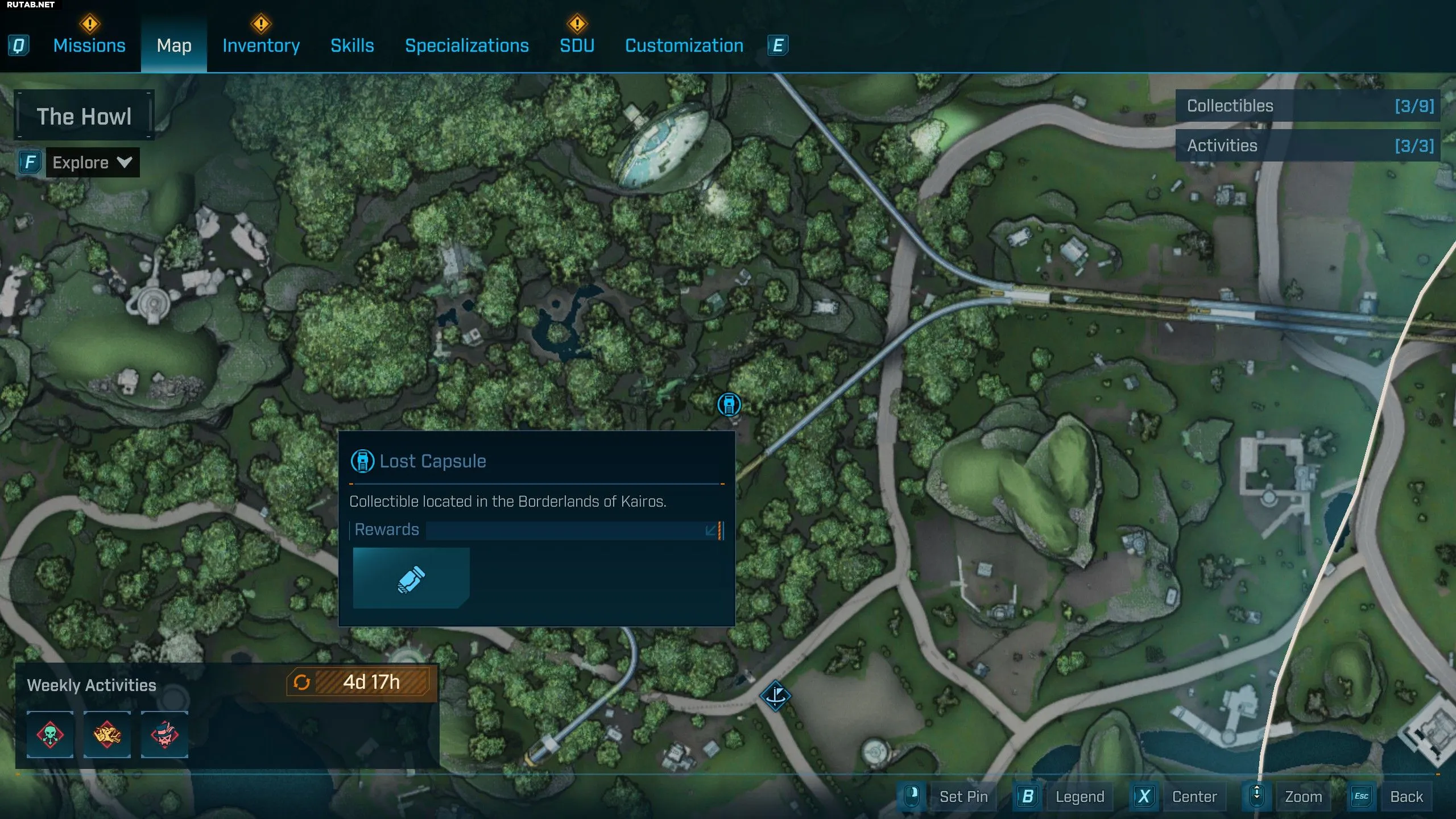Image resolution: width=1456 pixels, height=819 pixels.
Task: Click the diamond vehicle station map marker
Action: point(775,695)
